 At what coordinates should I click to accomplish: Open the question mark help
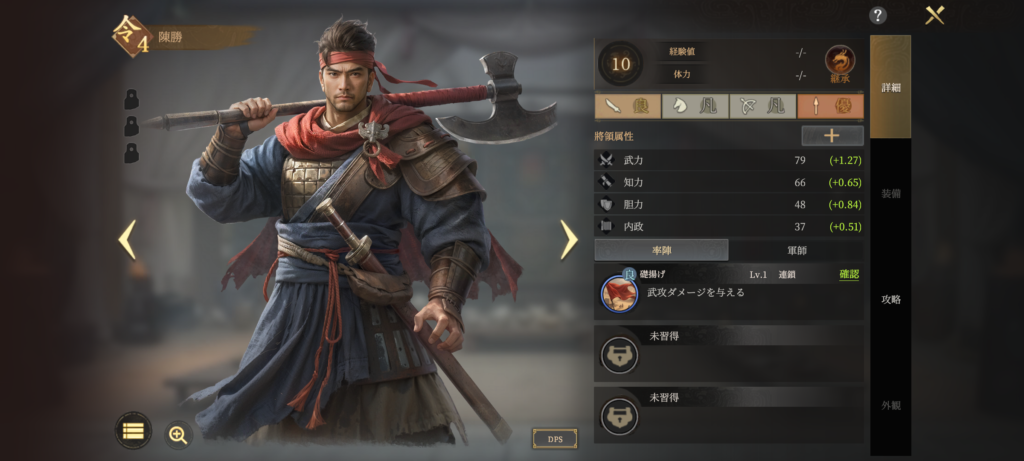(878, 15)
